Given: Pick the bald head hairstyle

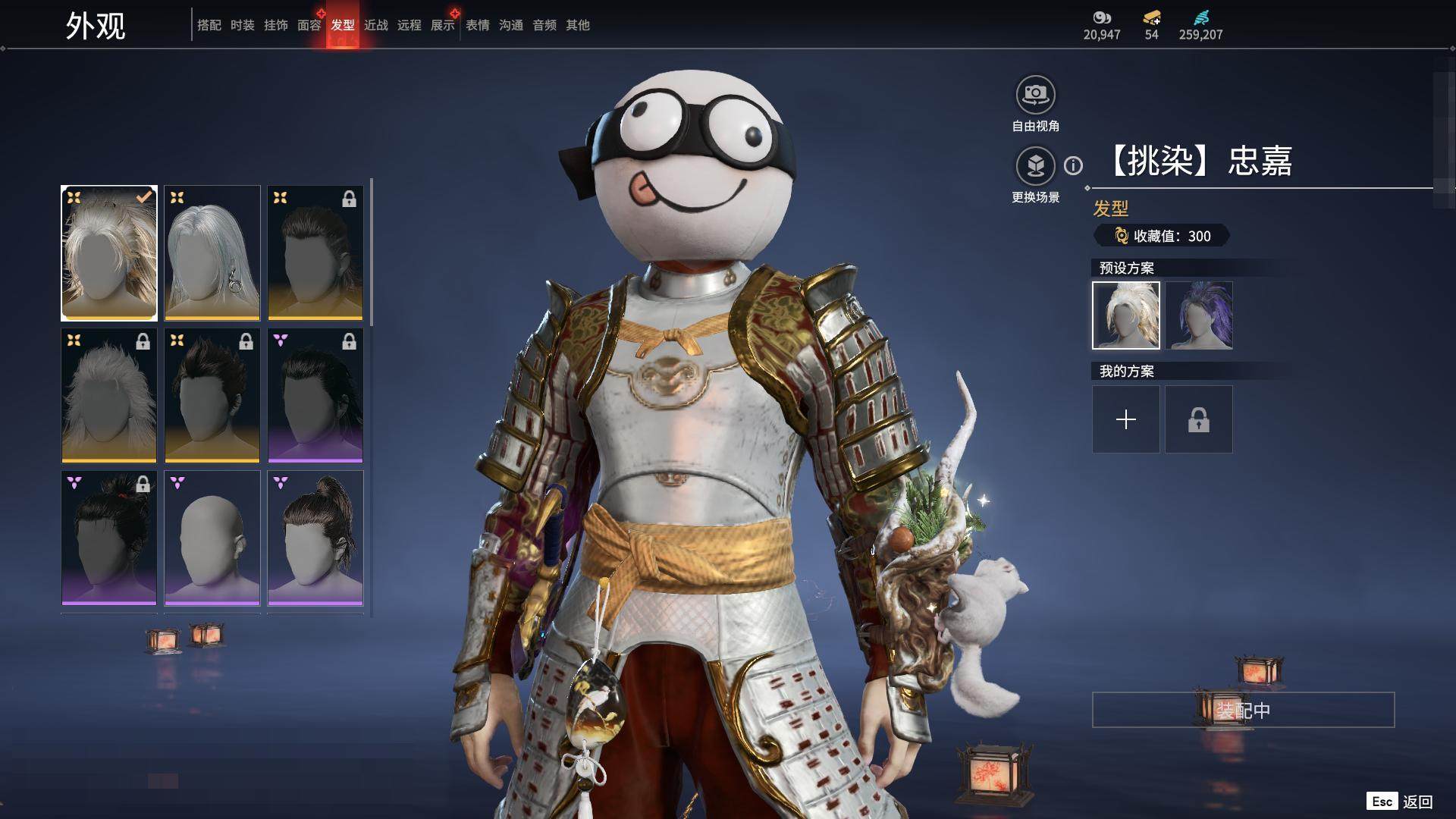Looking at the screenshot, I should [212, 538].
